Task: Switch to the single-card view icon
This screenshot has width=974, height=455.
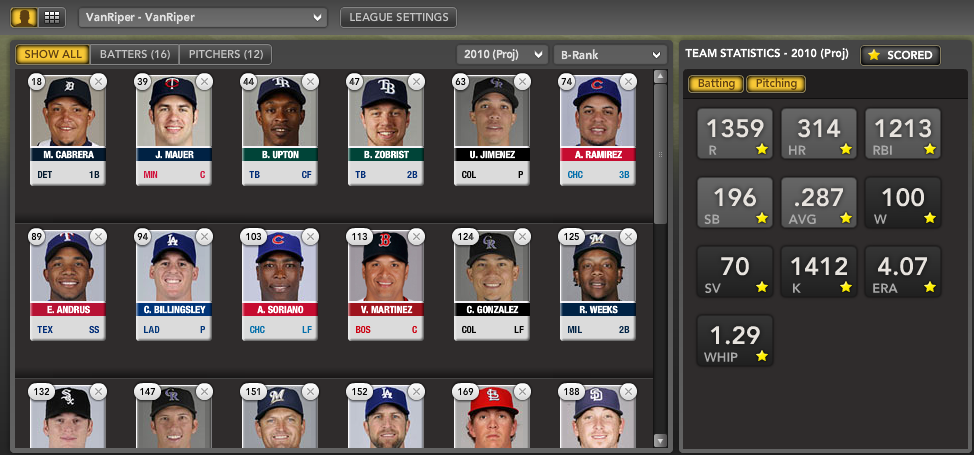Action: pos(25,17)
